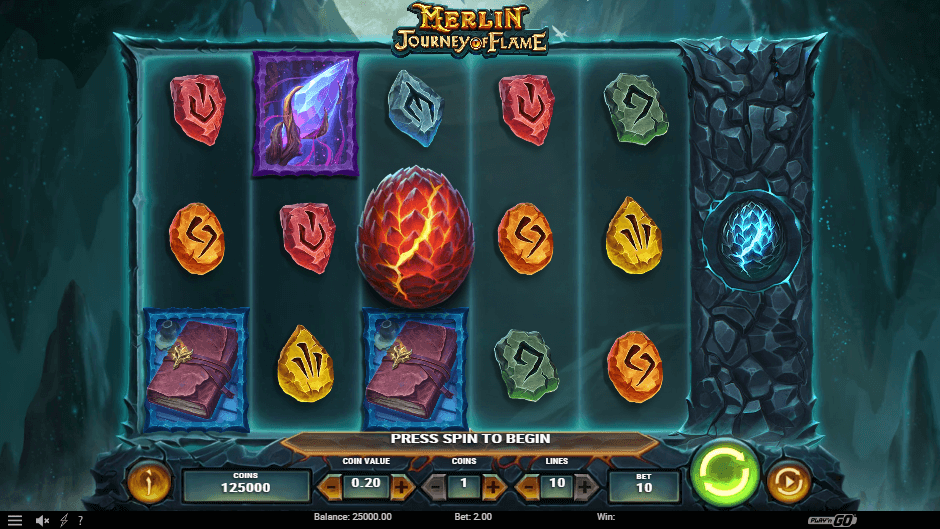Increase the coin value
The width and height of the screenshot is (940, 529).
pyautogui.click(x=402, y=487)
